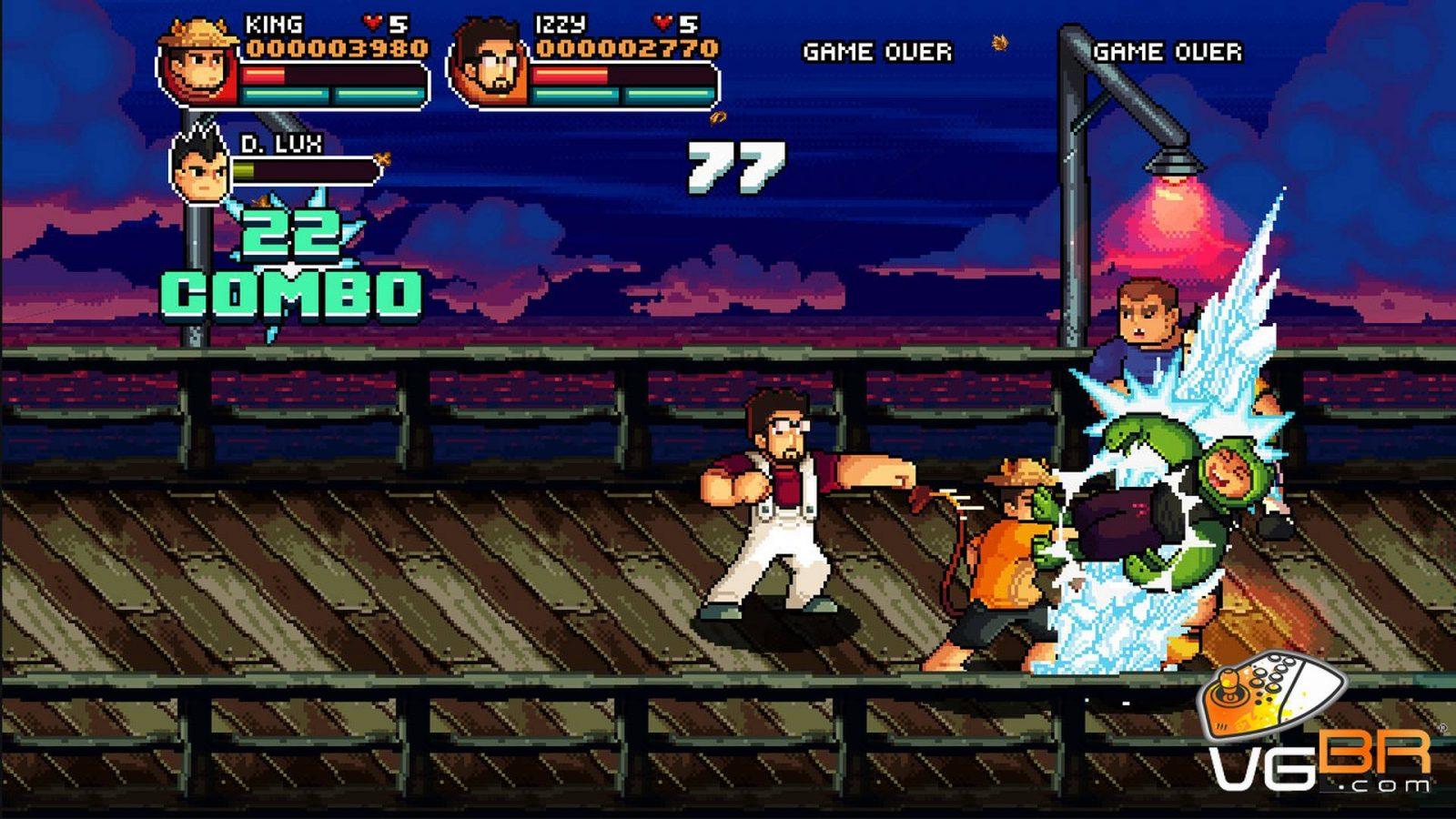Open the VGBR.com watermark logo
This screenshot has height=819, width=1456.
point(1319,728)
